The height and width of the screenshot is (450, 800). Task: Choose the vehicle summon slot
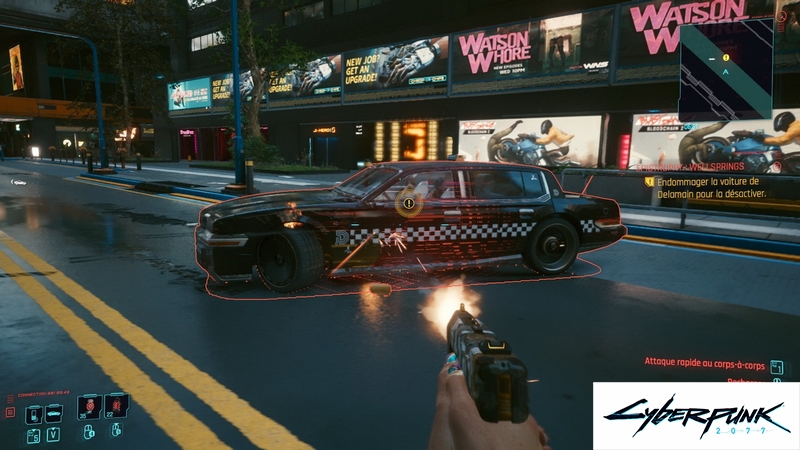(53, 414)
